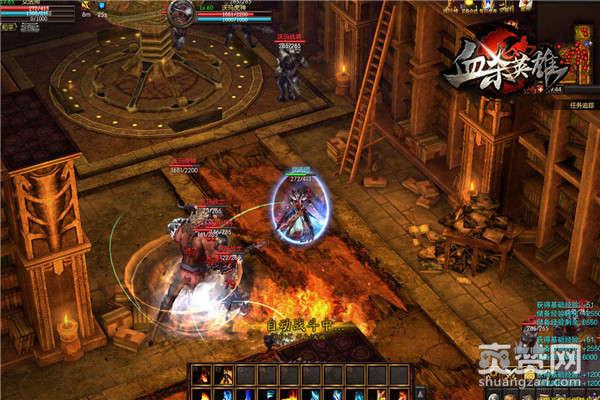Click the arrow button right of the hotbar
The image size is (600, 400).
[x=421, y=390]
